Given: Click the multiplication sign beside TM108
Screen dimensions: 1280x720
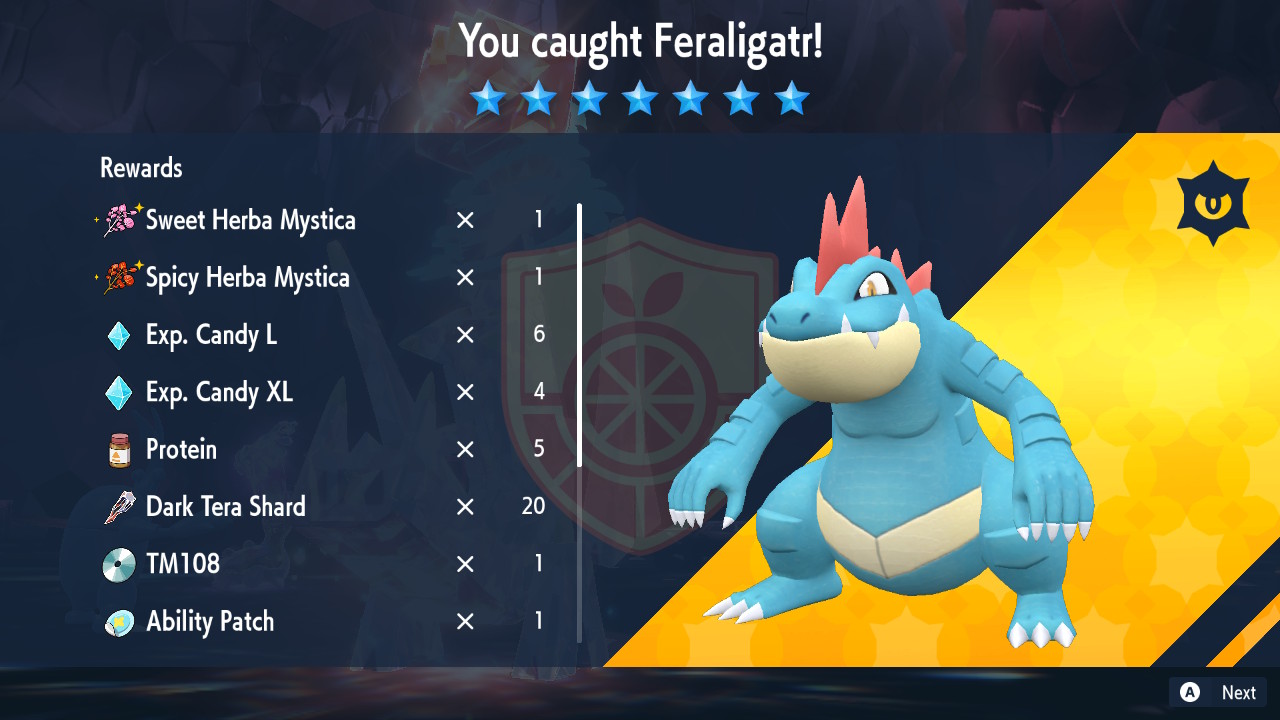Looking at the screenshot, I should click(x=464, y=563).
